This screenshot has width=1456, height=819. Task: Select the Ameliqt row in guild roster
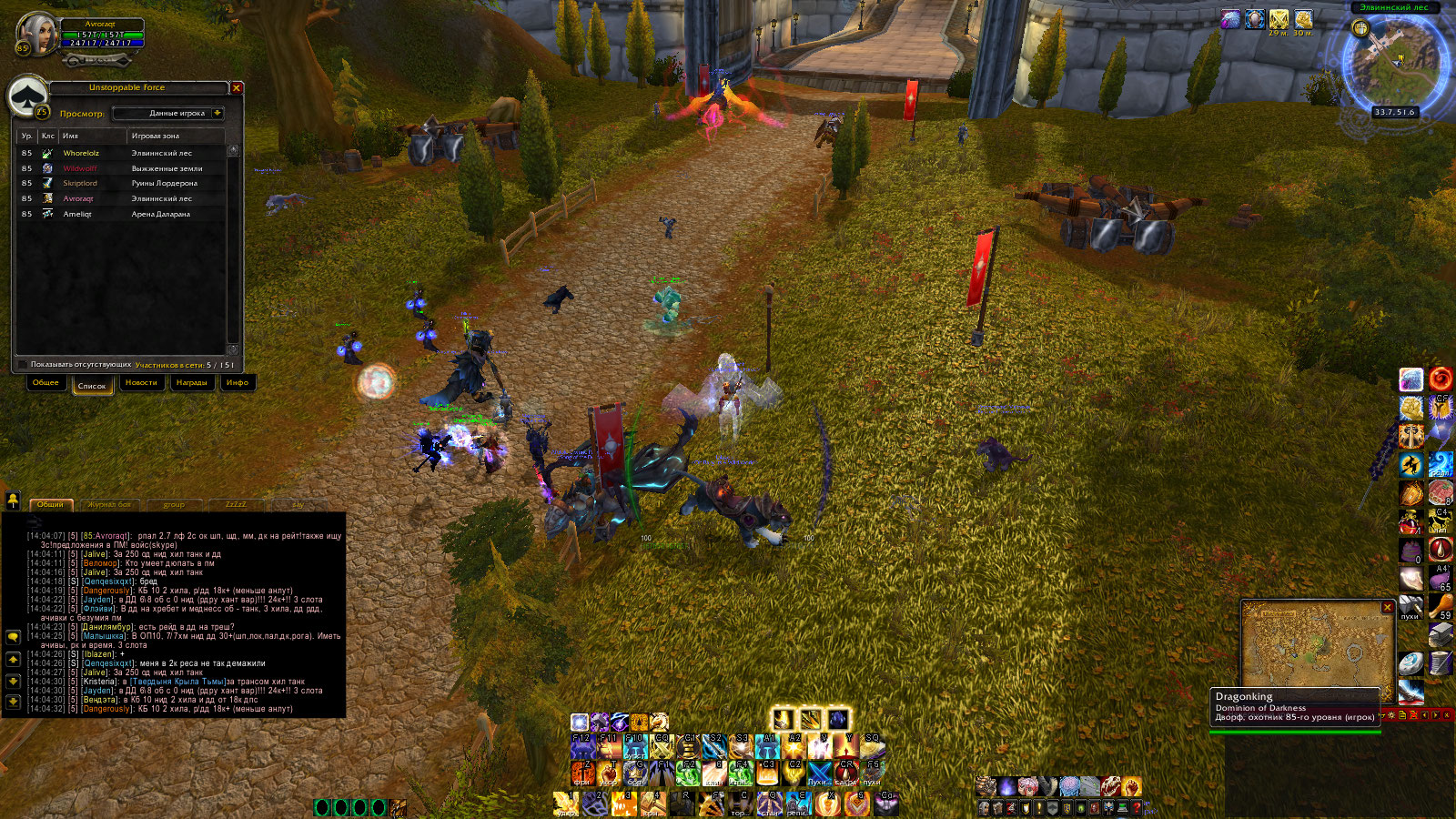pos(77,214)
